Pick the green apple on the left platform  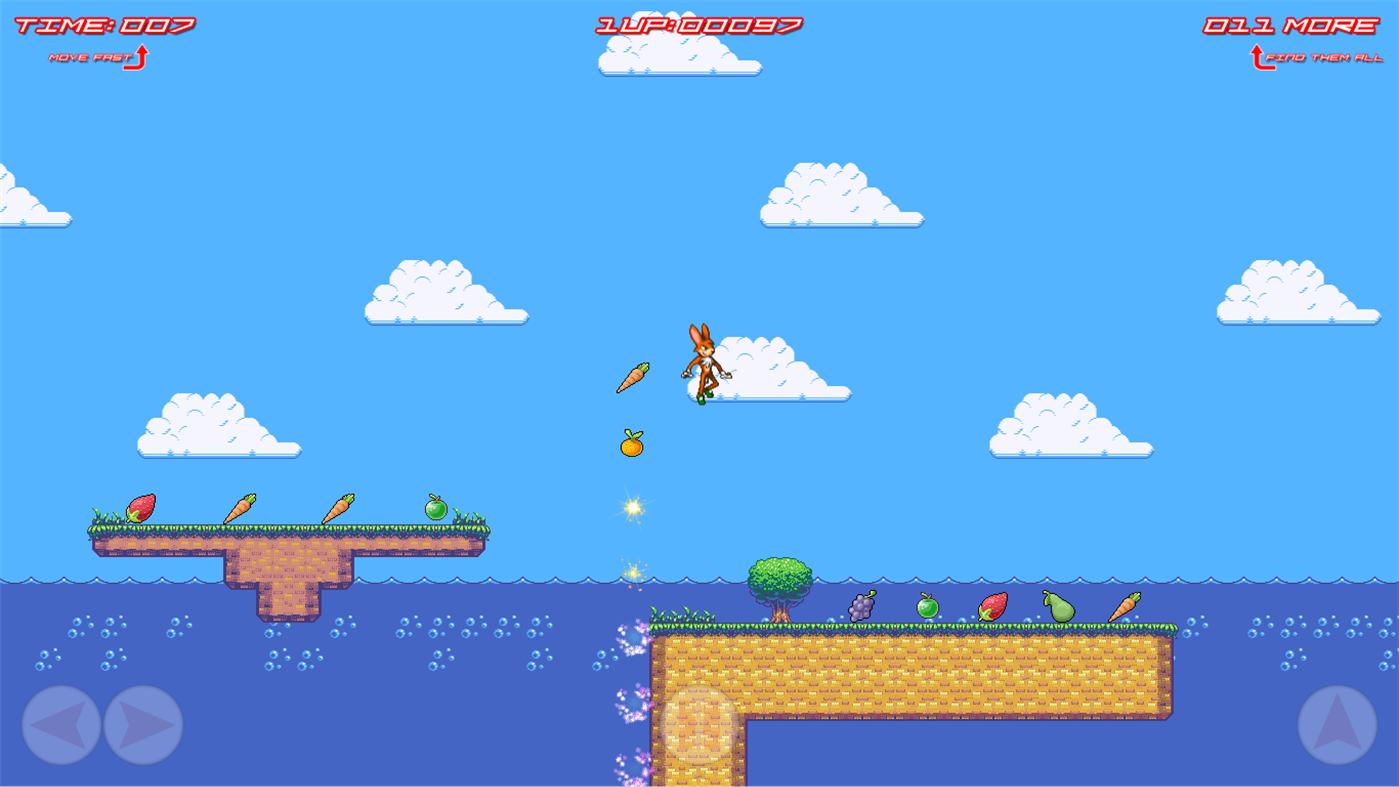pyautogui.click(x=436, y=508)
